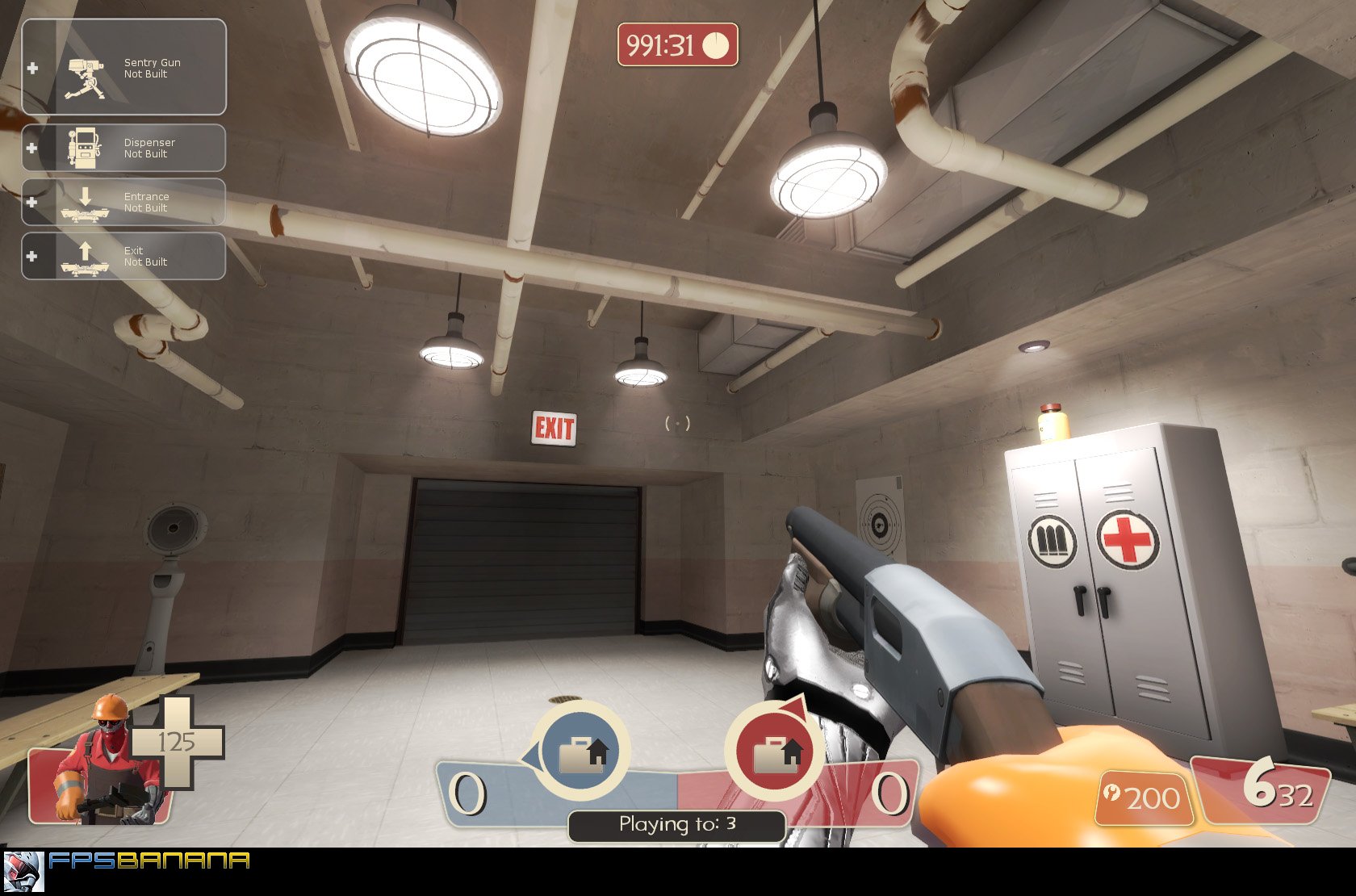Click the metal counter showing 200
The image size is (1356, 896).
[x=1152, y=795]
